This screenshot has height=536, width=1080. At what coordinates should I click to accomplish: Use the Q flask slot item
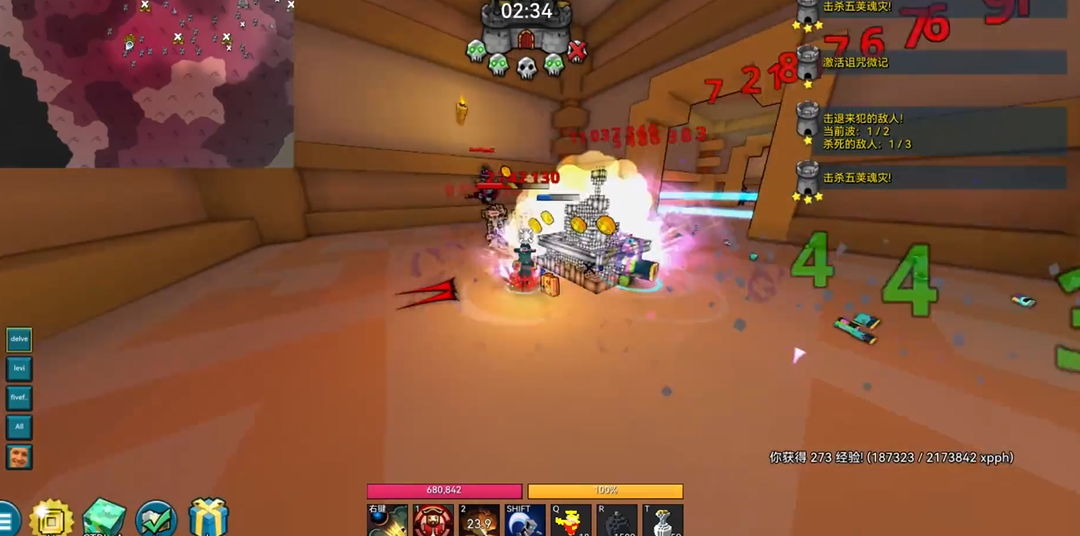(x=571, y=520)
